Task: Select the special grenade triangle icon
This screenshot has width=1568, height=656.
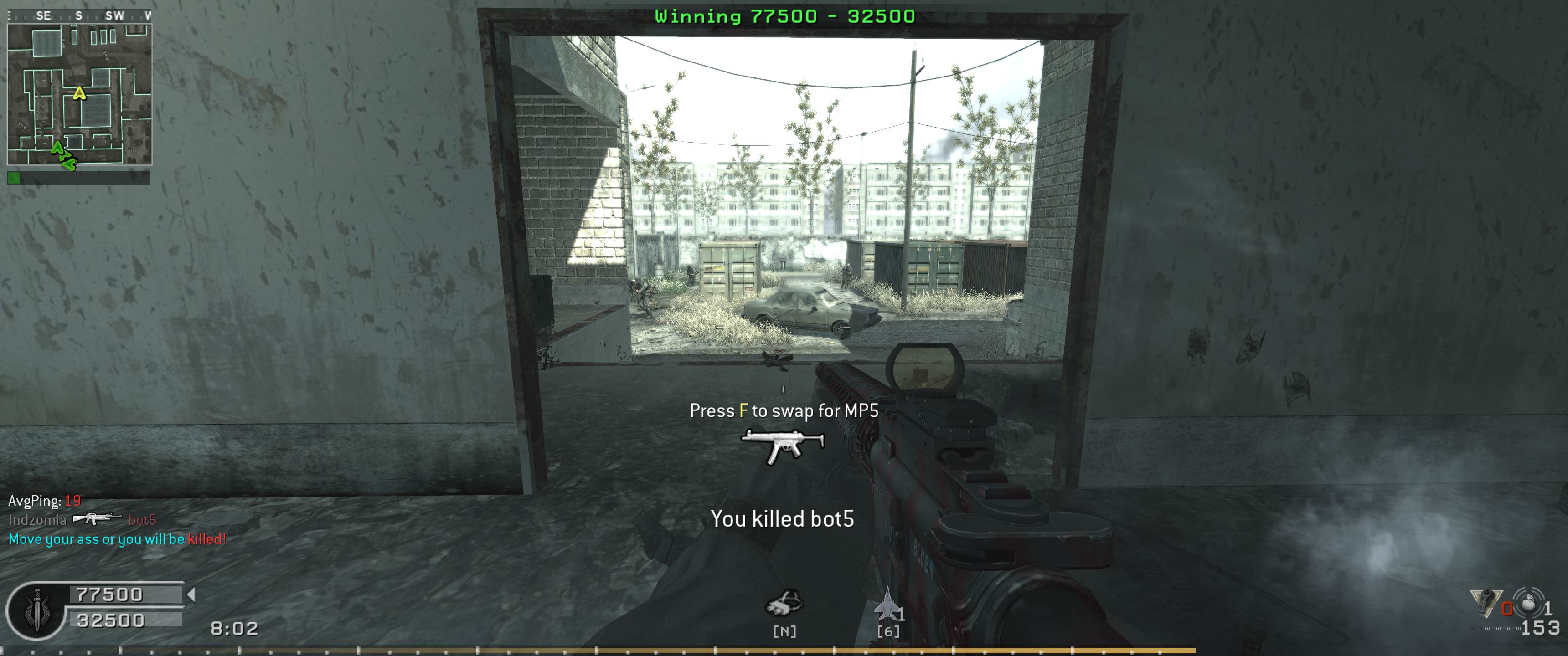Action: point(1485,602)
